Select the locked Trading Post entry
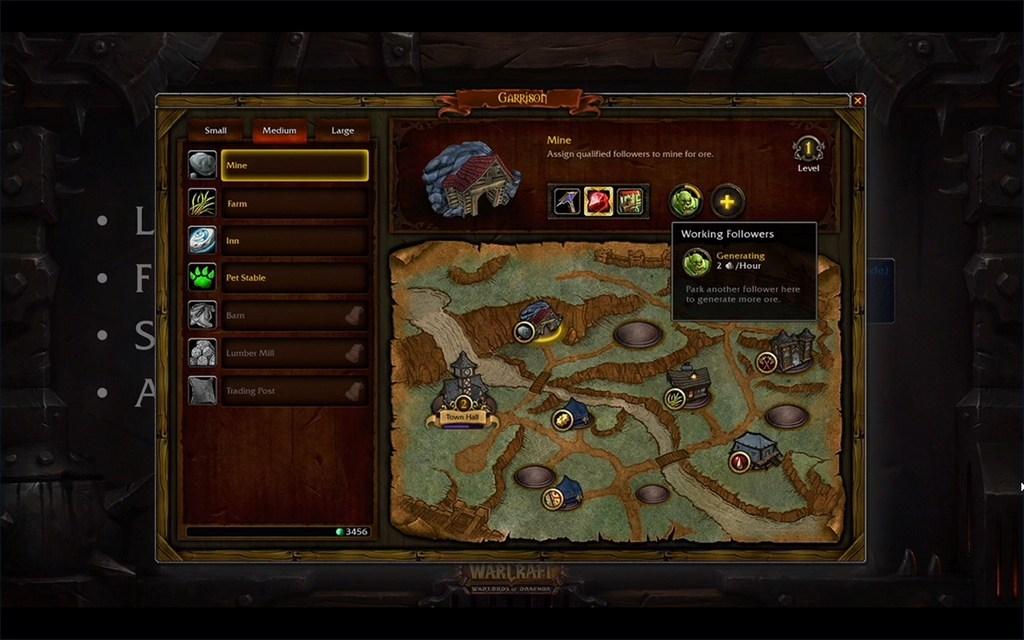The width and height of the screenshot is (1024, 640). coord(293,390)
